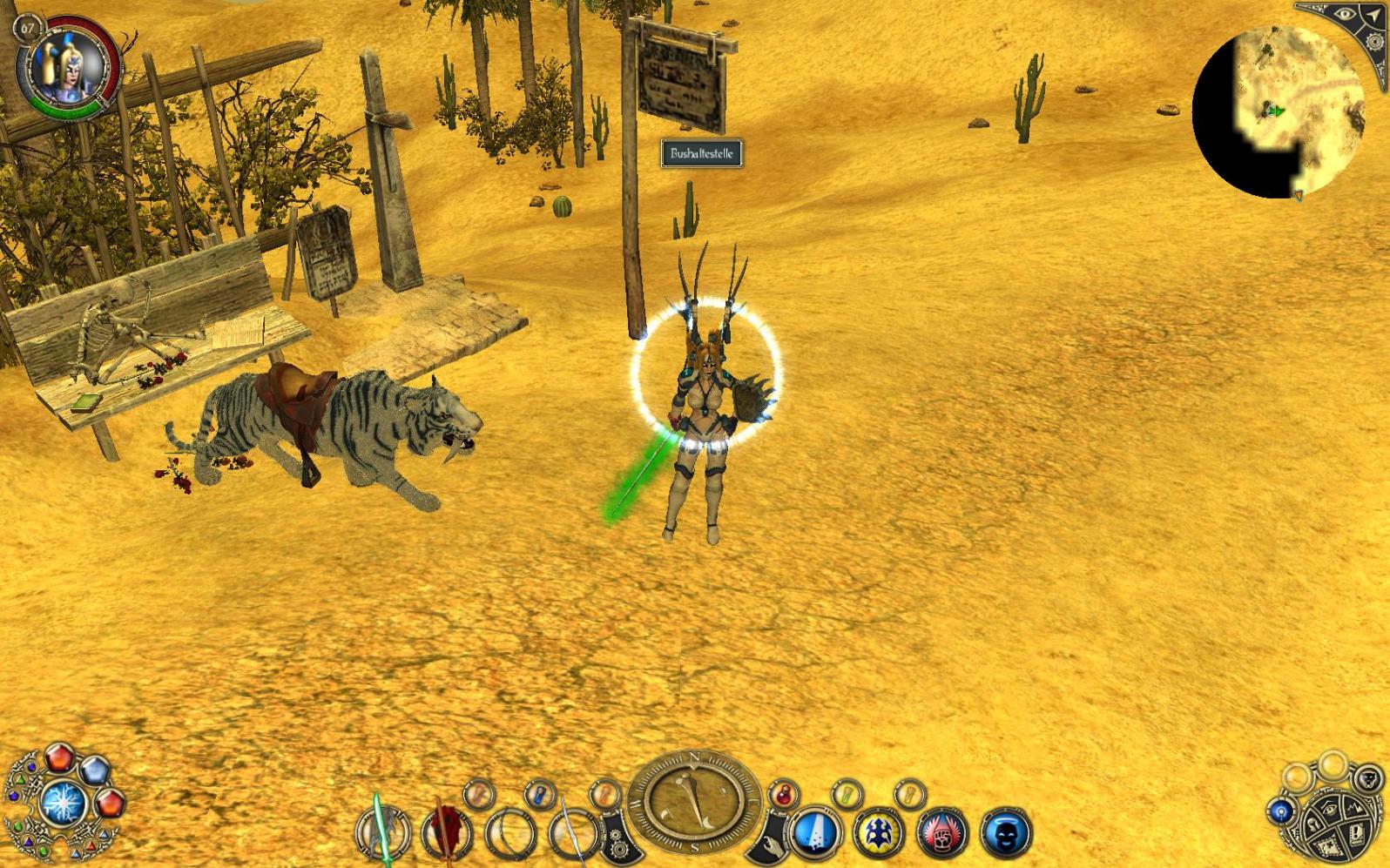Screen dimensions: 1390x868
Task: Open the gear settings icon near the minimap
Action: coord(1375,43)
